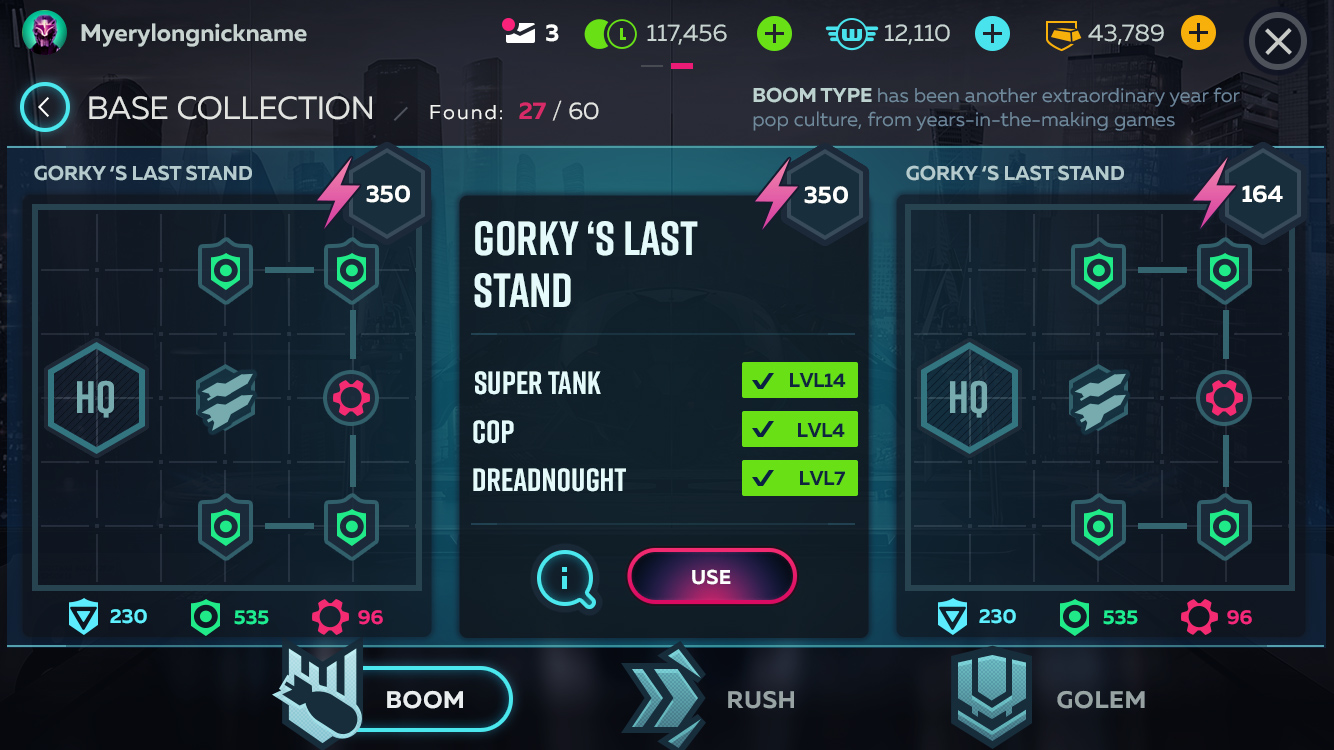Buy more gold with yellow plus
This screenshot has height=750, width=1334.
(x=1198, y=34)
